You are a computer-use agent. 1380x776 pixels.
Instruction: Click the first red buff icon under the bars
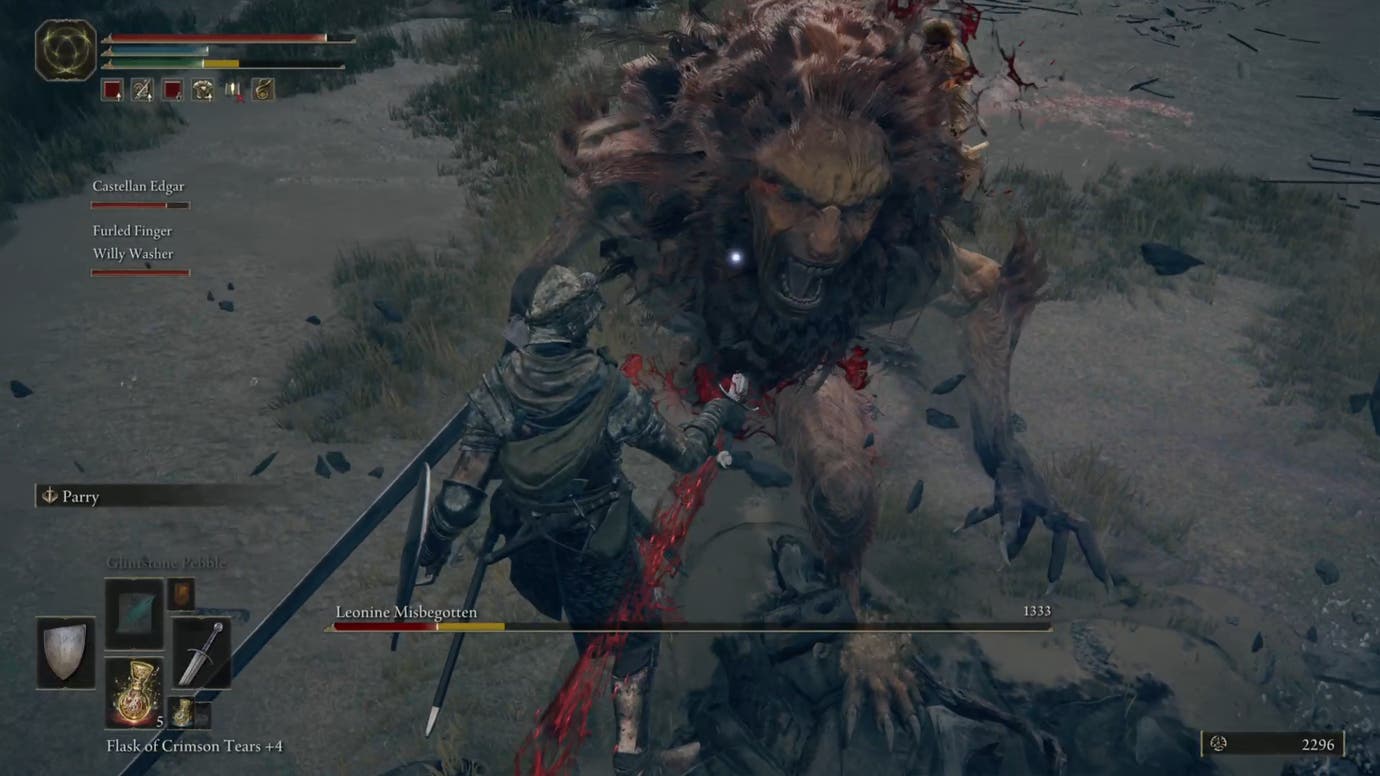111,90
